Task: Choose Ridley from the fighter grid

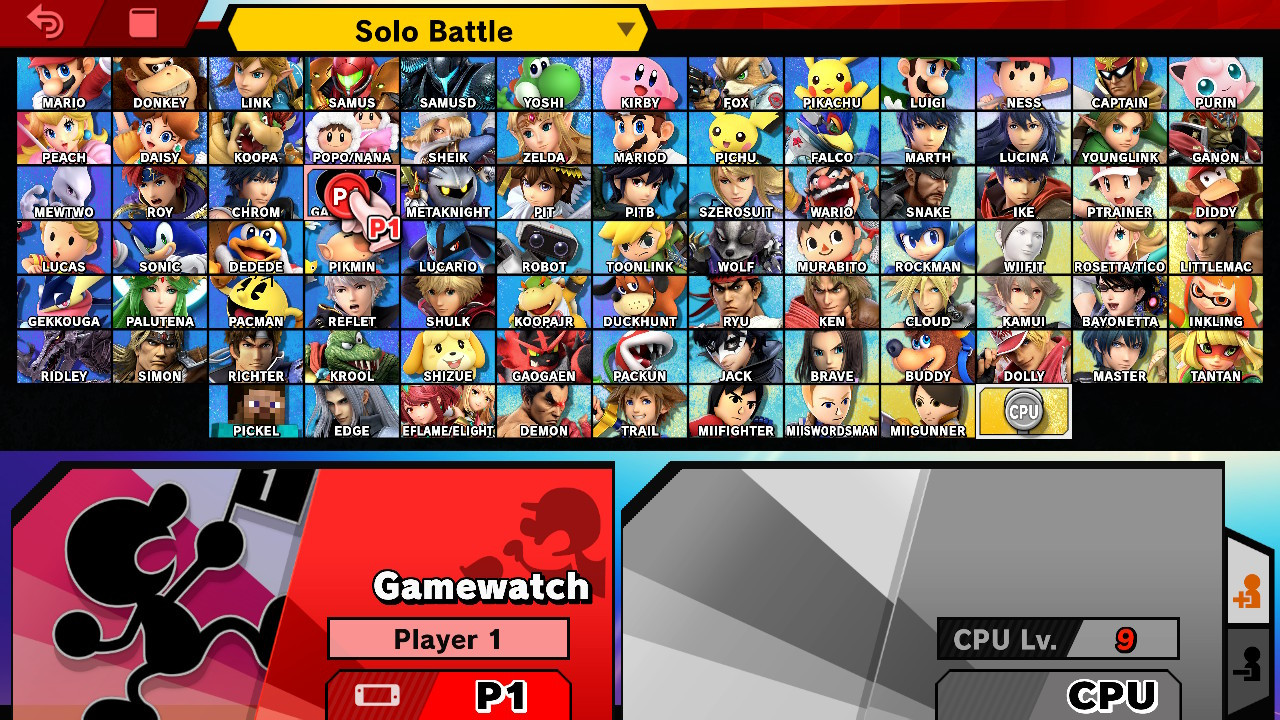Action: pos(63,356)
